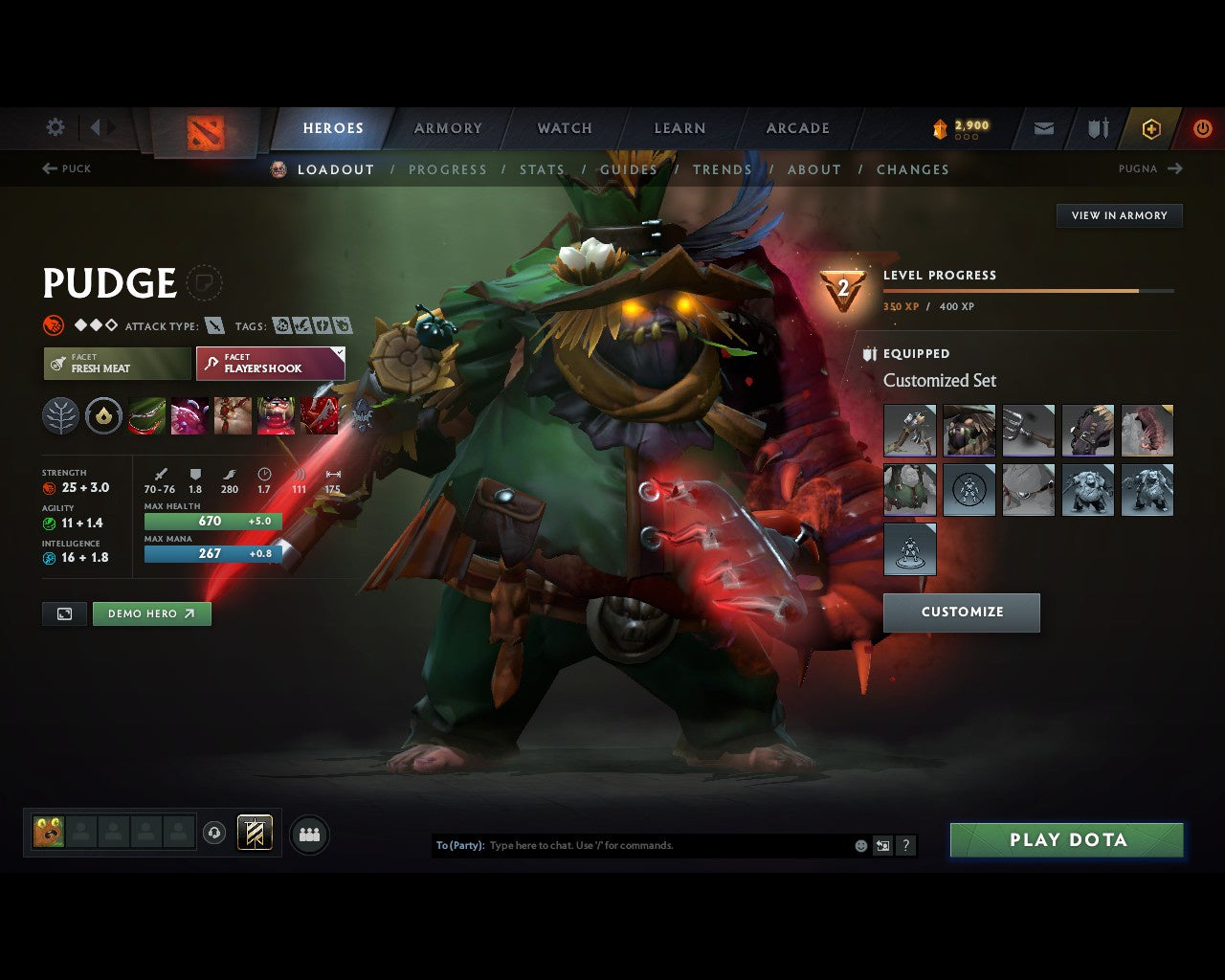Click the party chat input box

pyautogui.click(x=668, y=846)
